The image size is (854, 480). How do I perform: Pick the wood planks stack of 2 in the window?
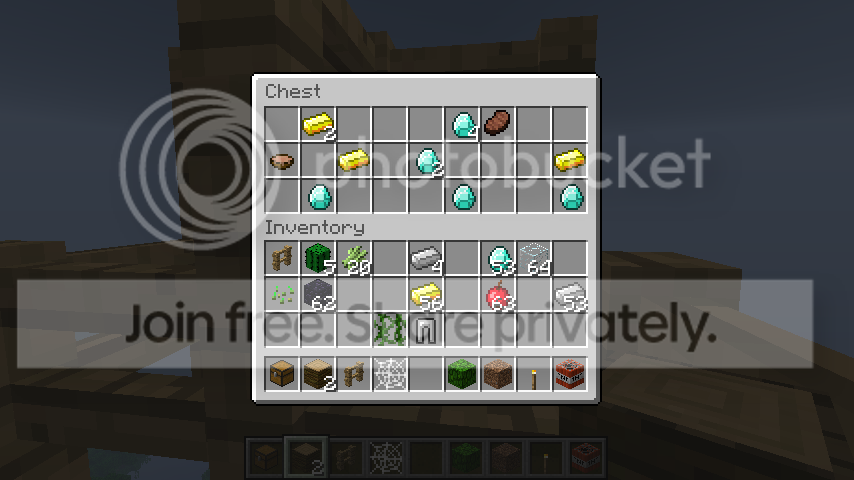[x=318, y=375]
